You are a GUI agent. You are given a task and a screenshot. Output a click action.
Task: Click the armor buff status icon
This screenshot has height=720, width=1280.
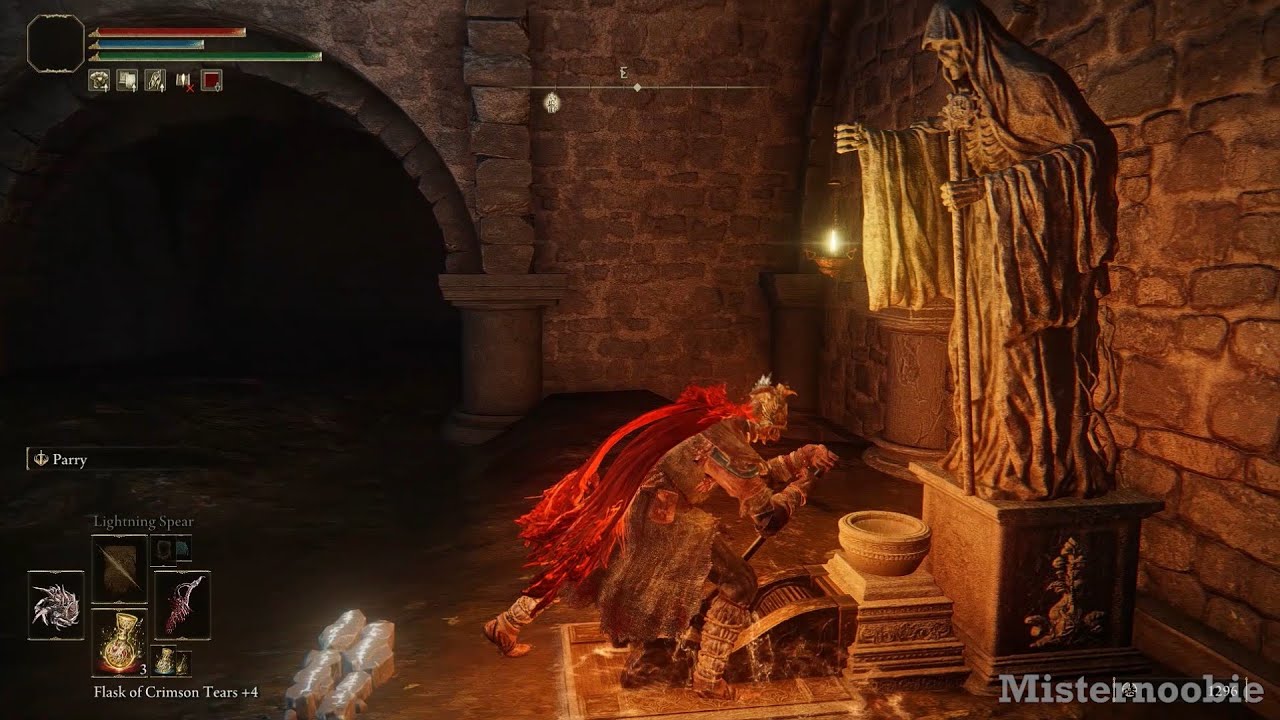tap(99, 80)
